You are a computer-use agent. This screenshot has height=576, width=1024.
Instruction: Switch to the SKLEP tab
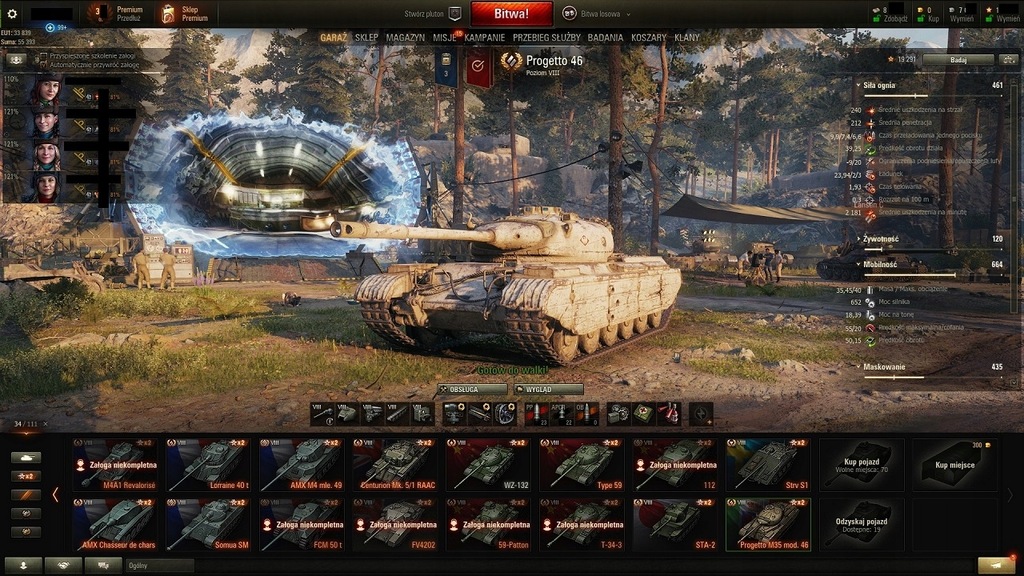(x=366, y=38)
